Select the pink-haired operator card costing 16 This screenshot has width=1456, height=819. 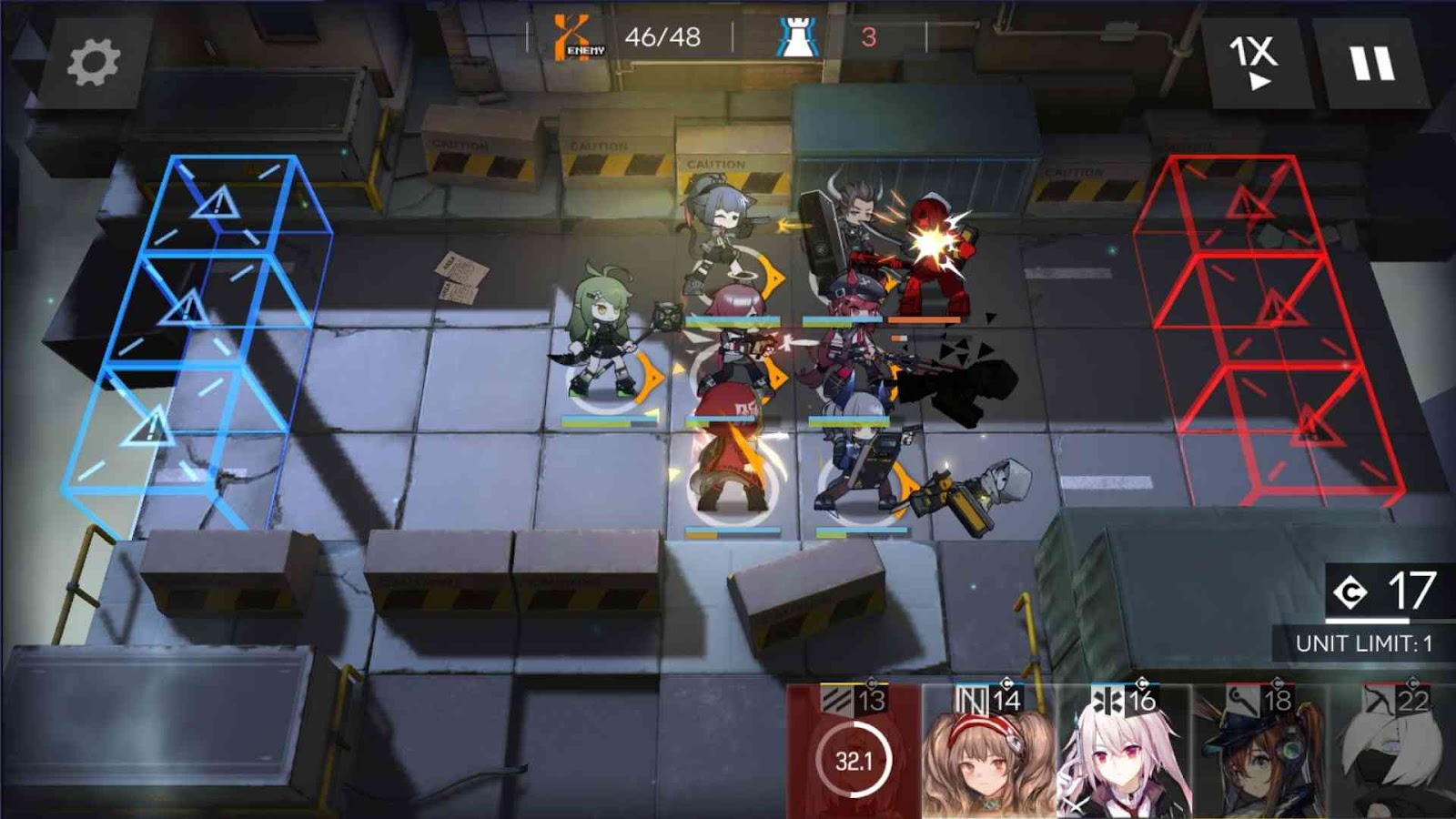click(1123, 753)
